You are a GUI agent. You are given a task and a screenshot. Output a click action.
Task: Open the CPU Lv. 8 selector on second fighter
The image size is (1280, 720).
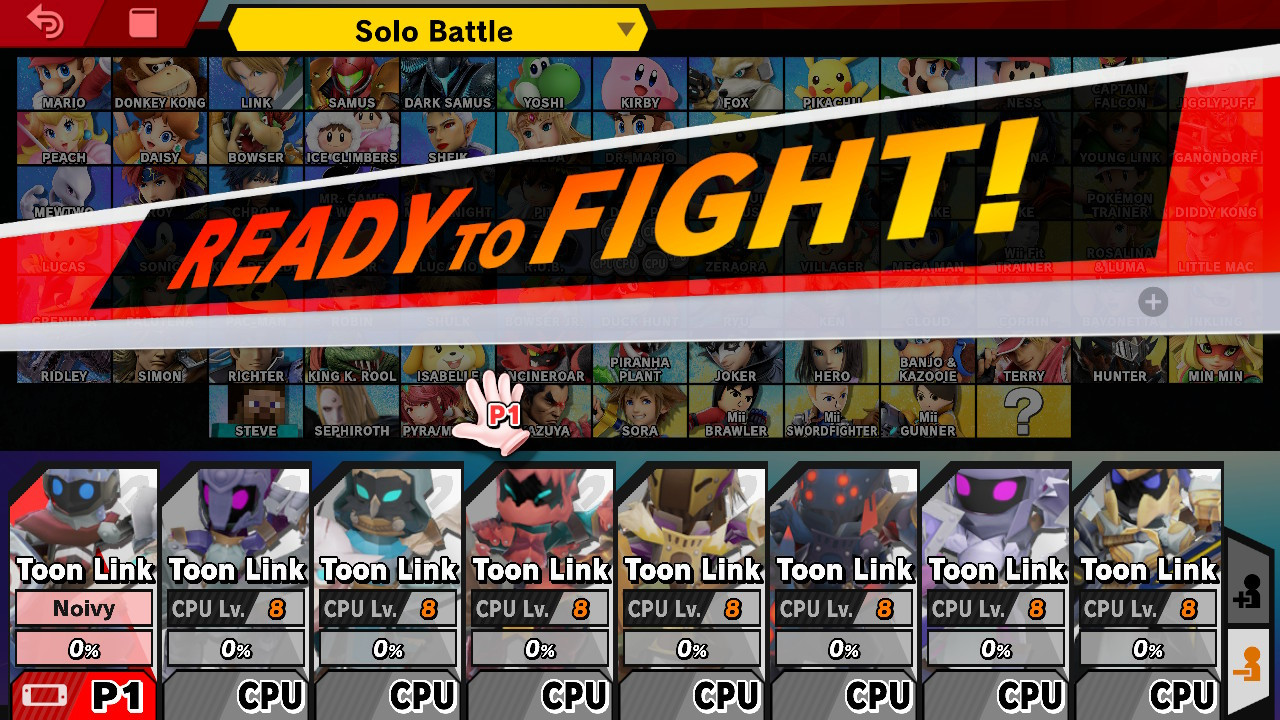pyautogui.click(x=235, y=609)
